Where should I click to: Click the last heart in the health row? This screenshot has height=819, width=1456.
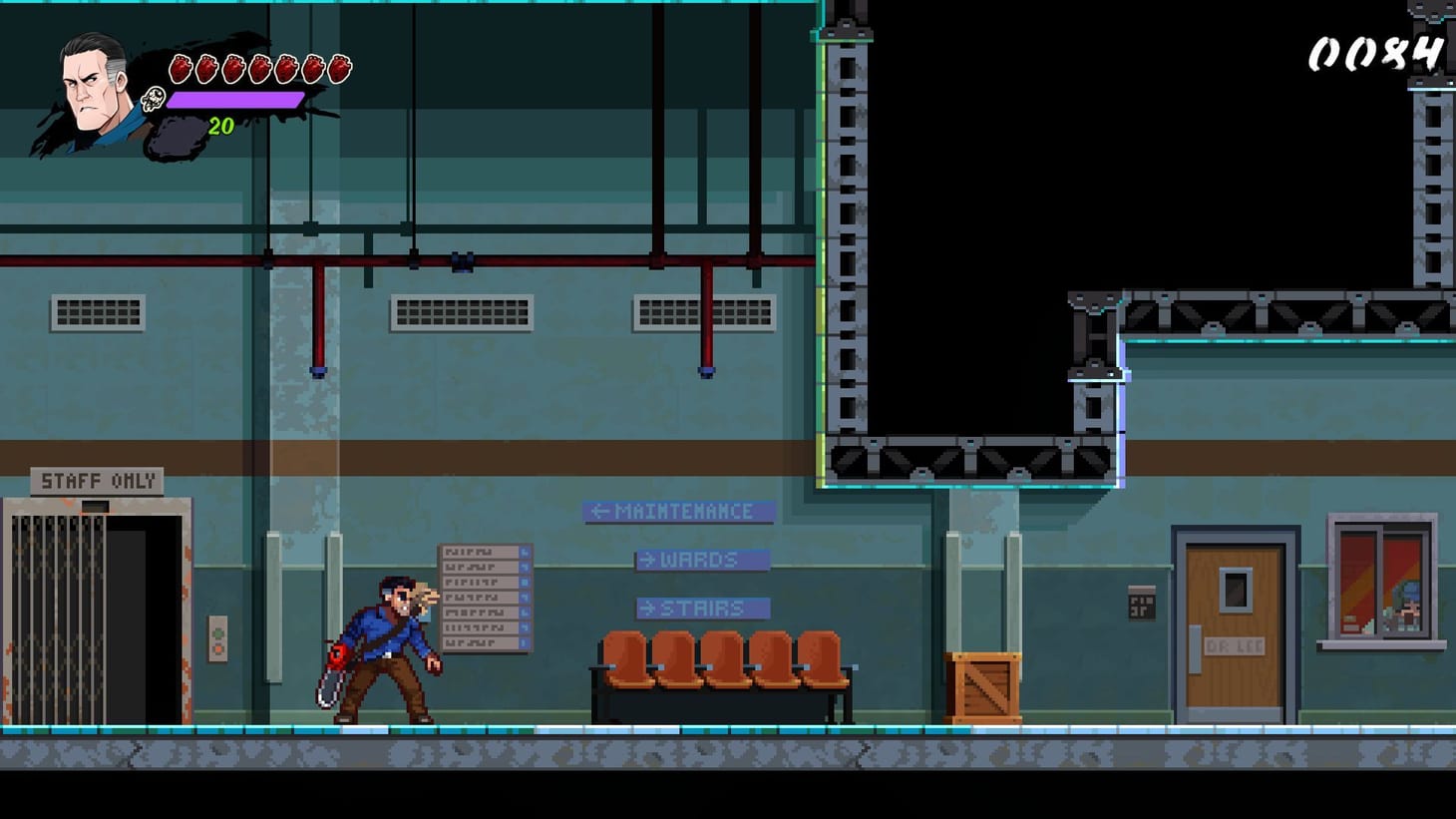click(x=340, y=68)
